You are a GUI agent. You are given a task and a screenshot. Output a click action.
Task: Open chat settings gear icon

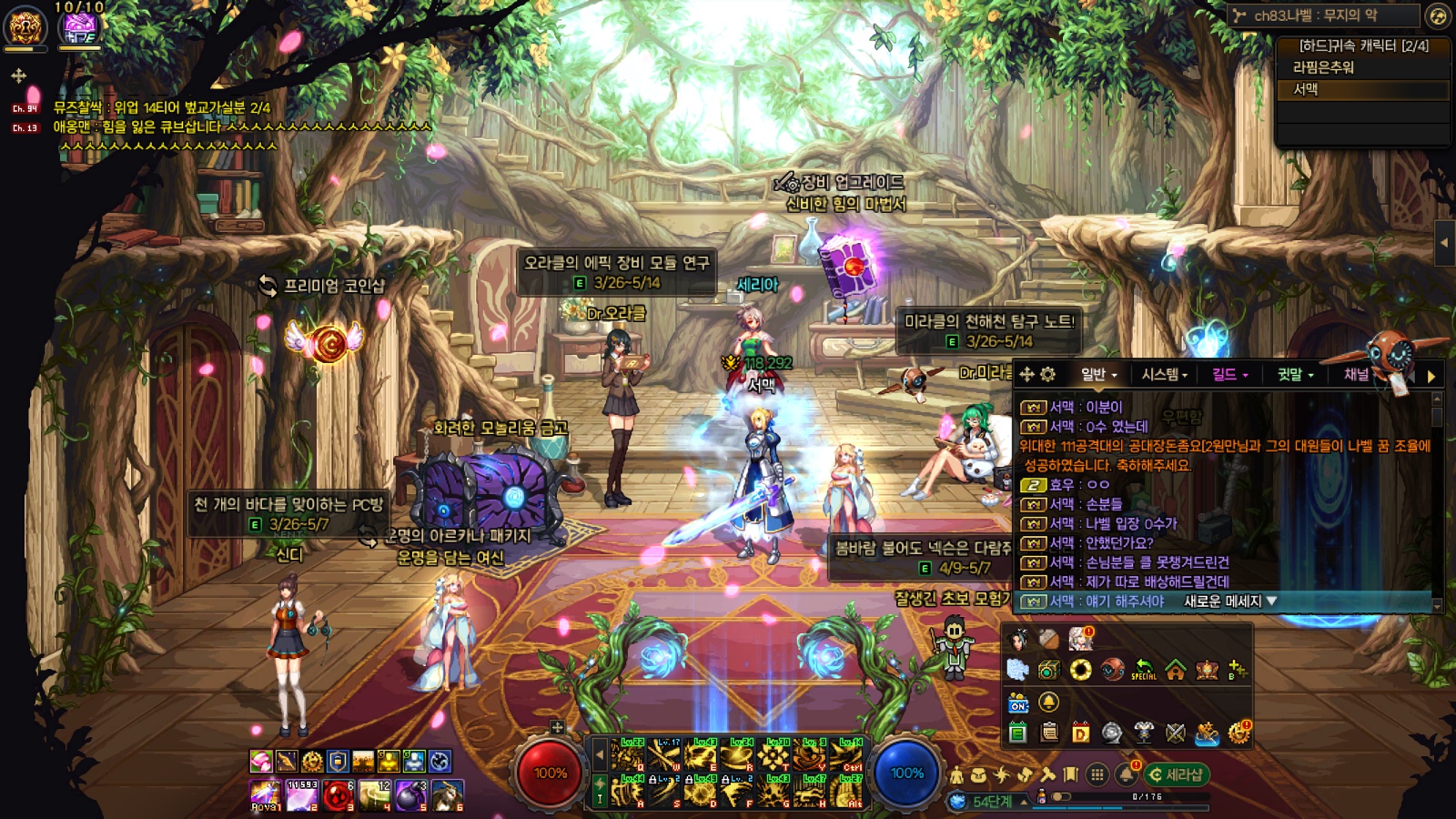1047,374
